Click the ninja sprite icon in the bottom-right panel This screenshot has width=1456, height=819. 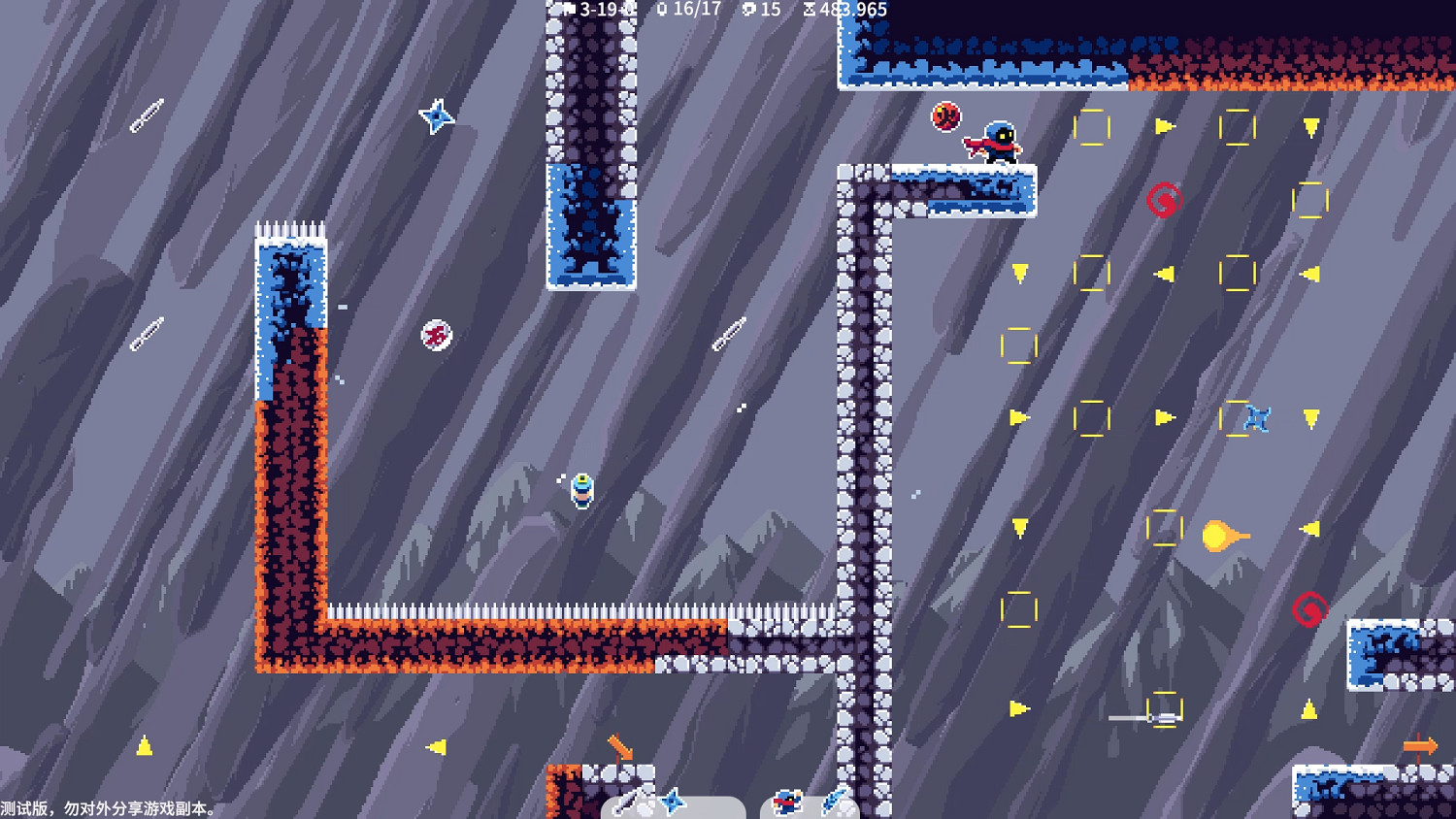[x=787, y=803]
